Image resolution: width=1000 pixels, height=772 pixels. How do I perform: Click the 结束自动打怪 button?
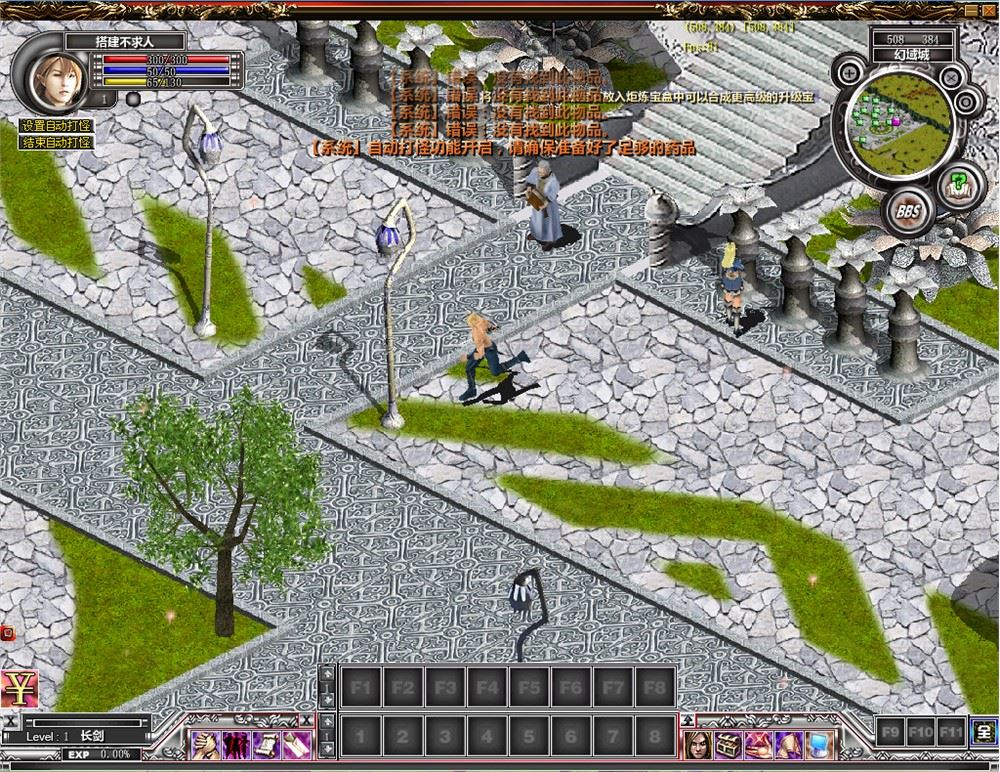point(56,143)
